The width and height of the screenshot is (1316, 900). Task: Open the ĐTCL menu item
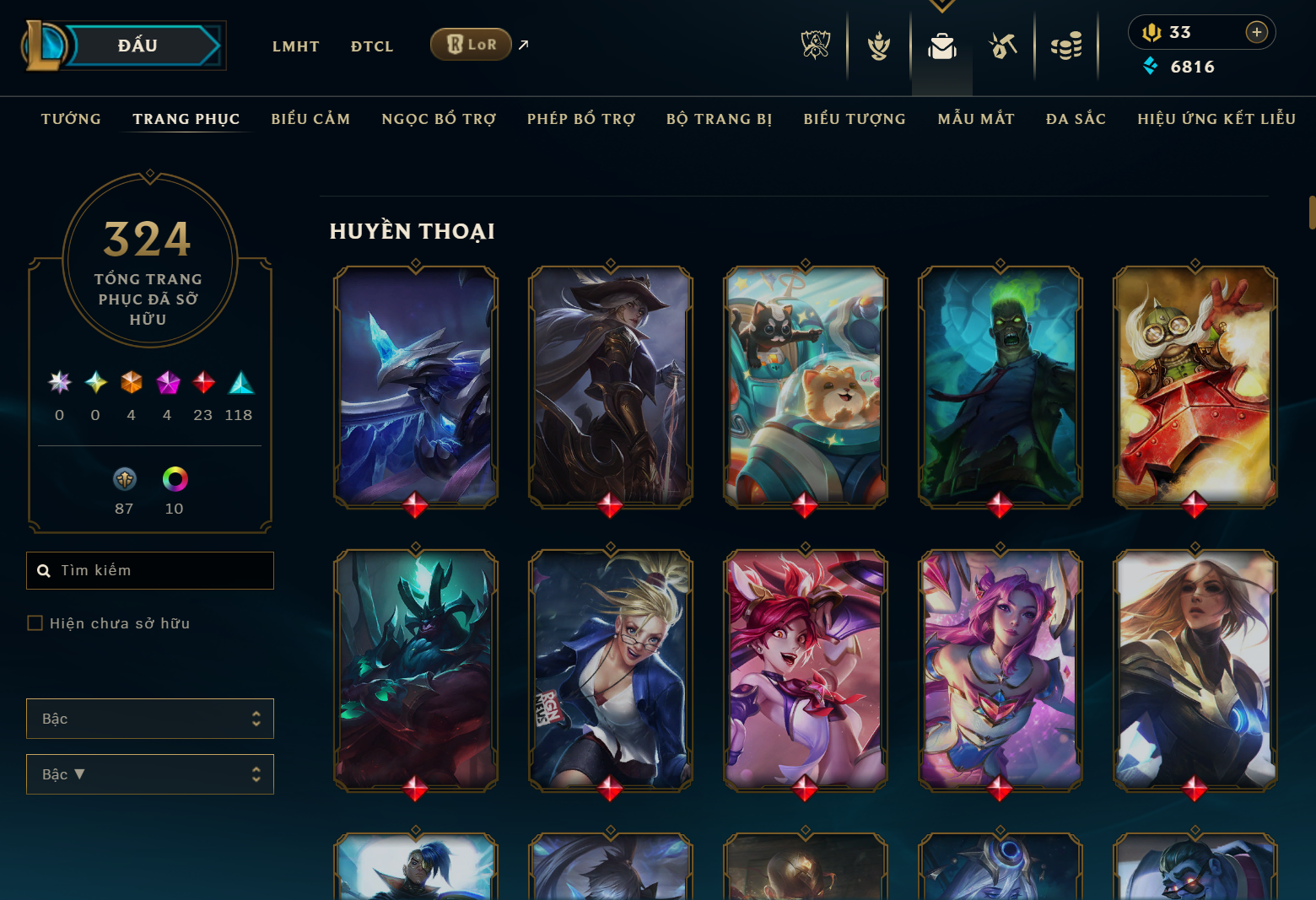pos(372,46)
